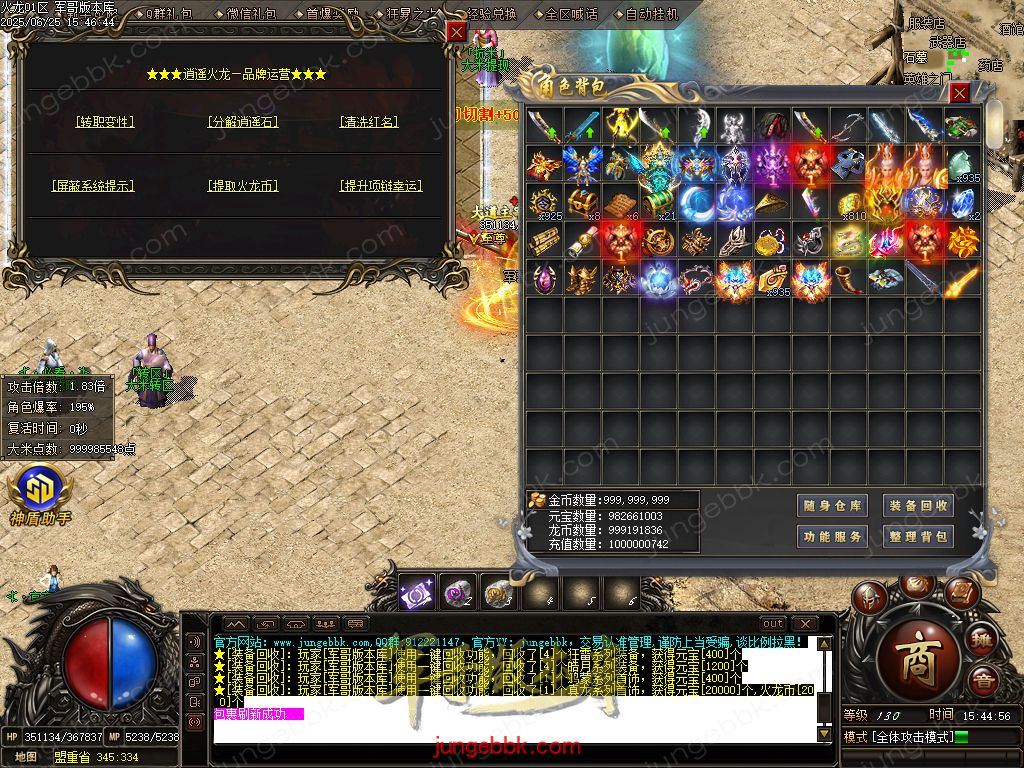Close the NPC service dialog
The width and height of the screenshot is (1024, 768).
click(x=456, y=32)
